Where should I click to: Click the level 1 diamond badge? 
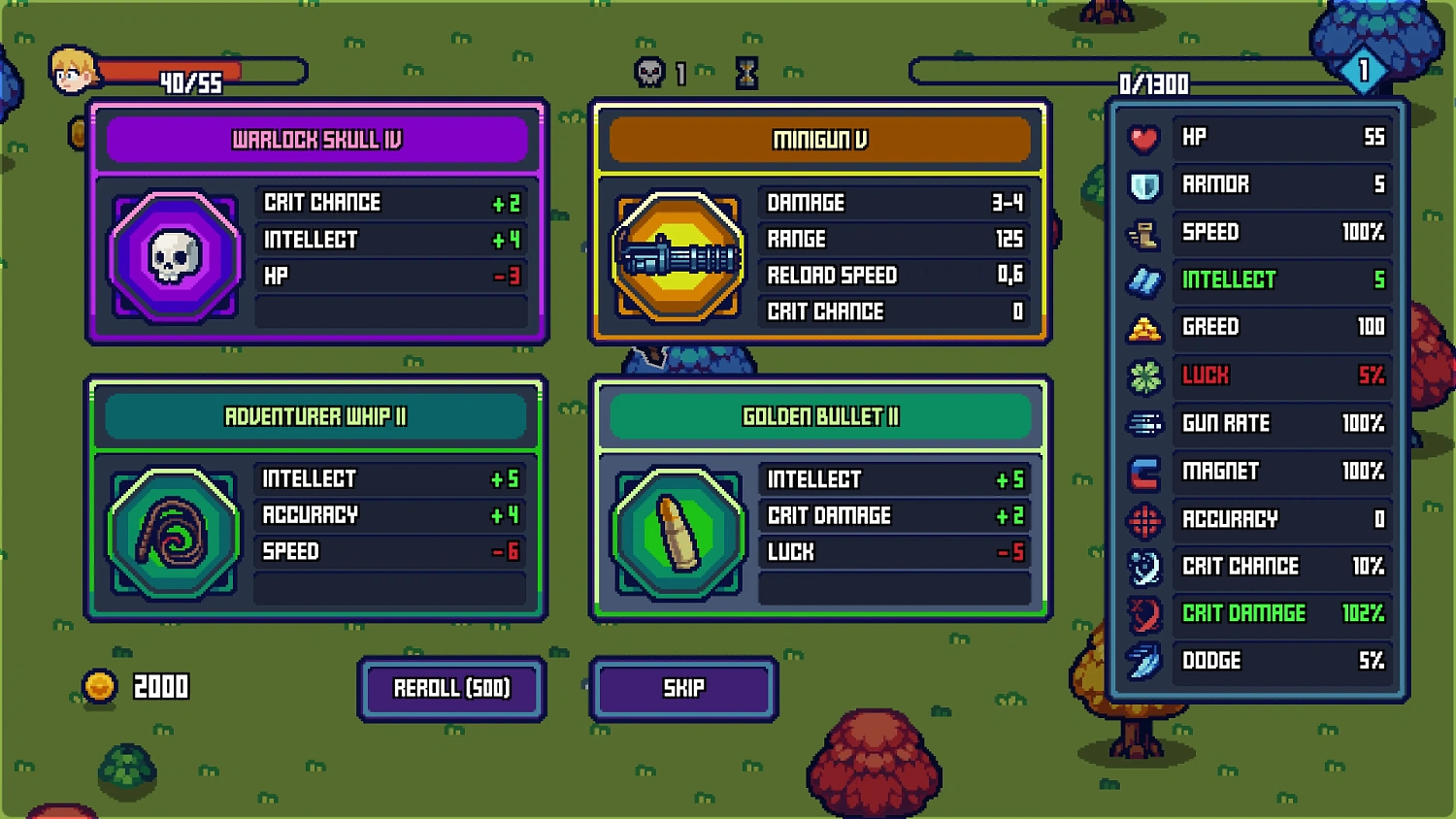(1365, 68)
